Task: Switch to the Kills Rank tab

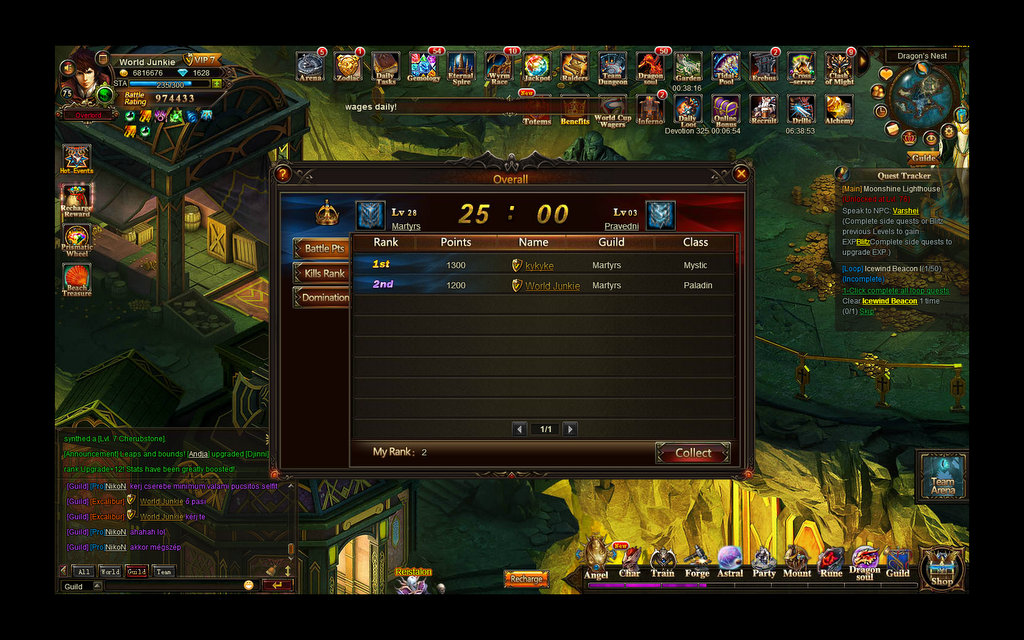Action: pos(322,273)
